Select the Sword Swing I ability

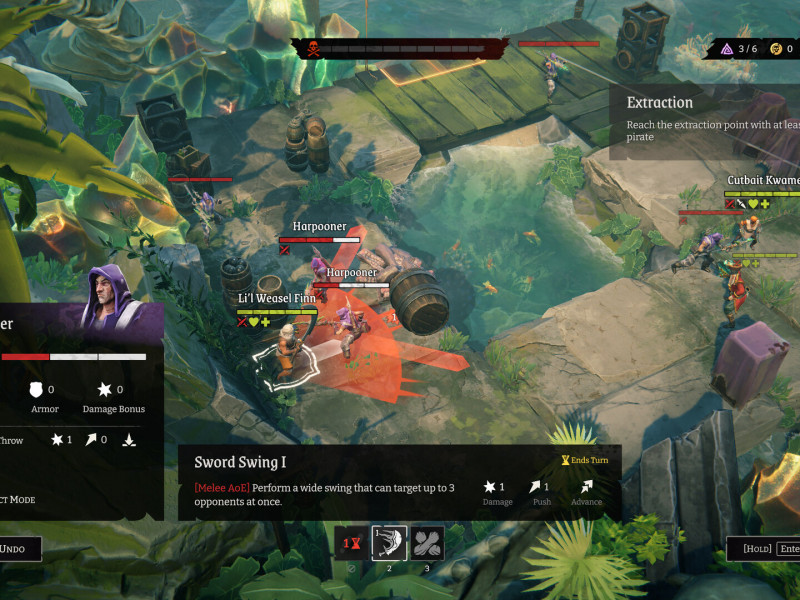point(389,543)
